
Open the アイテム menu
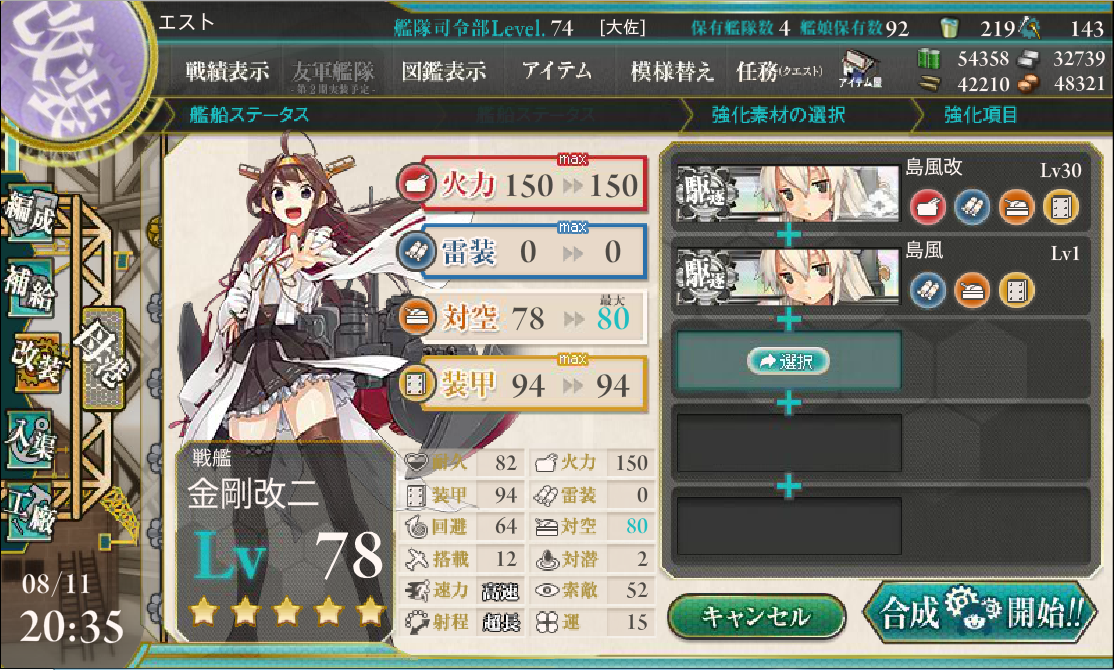[556, 72]
